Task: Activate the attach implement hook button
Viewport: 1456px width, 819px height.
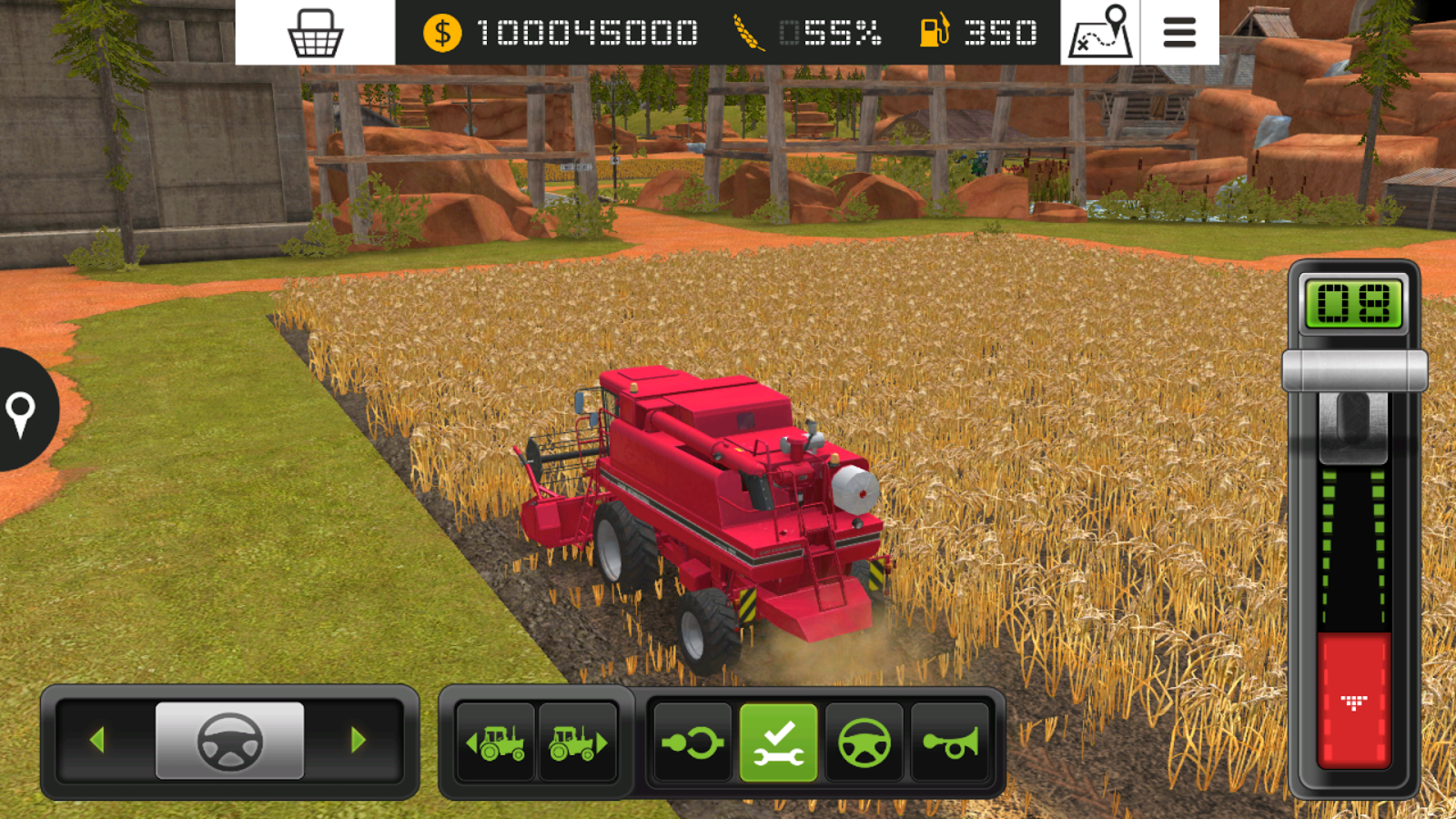Action: point(693,743)
